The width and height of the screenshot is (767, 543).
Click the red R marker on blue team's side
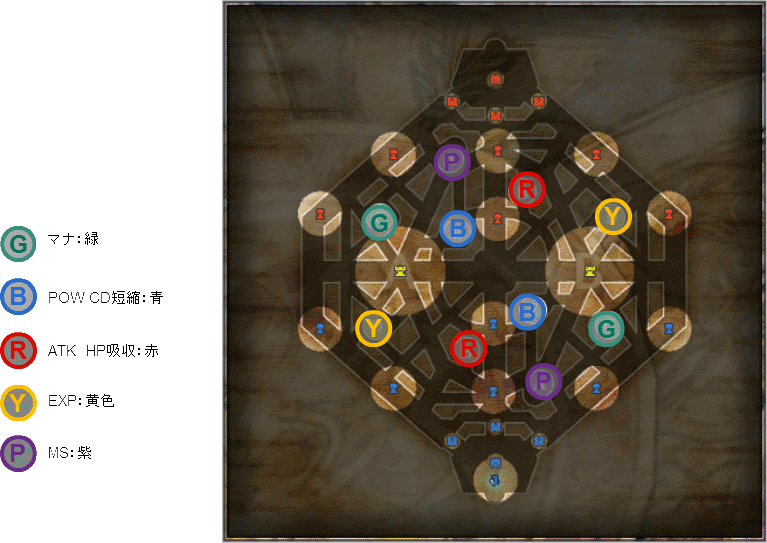467,349
